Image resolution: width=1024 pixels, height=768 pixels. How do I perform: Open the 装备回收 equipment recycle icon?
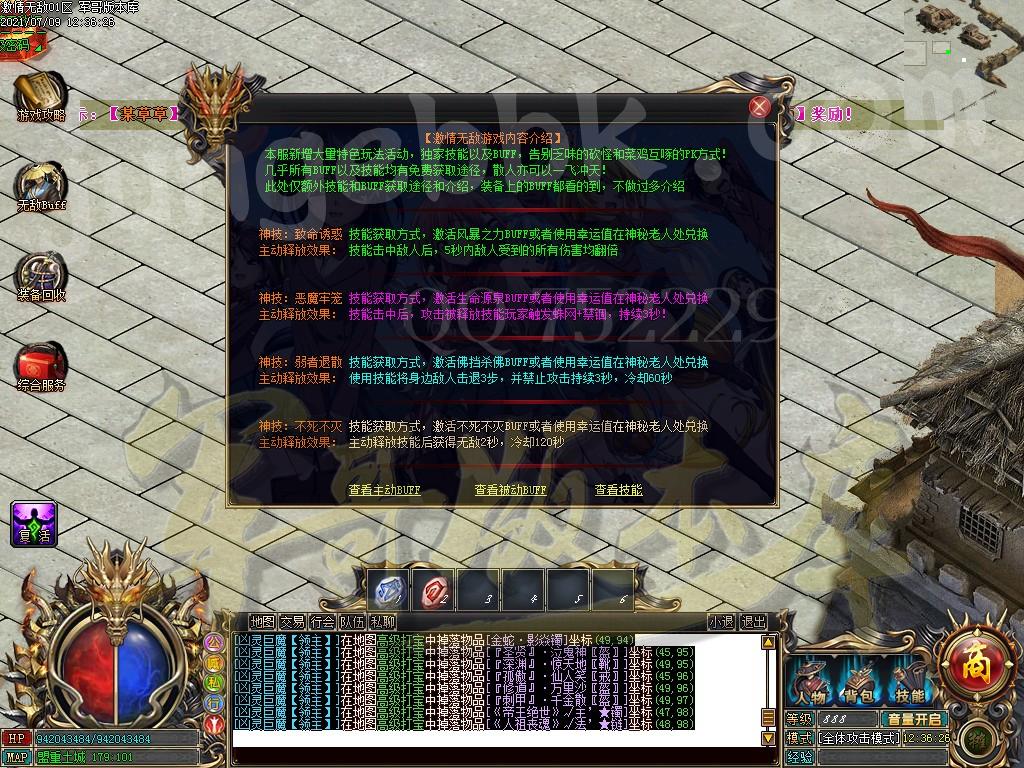(40, 275)
